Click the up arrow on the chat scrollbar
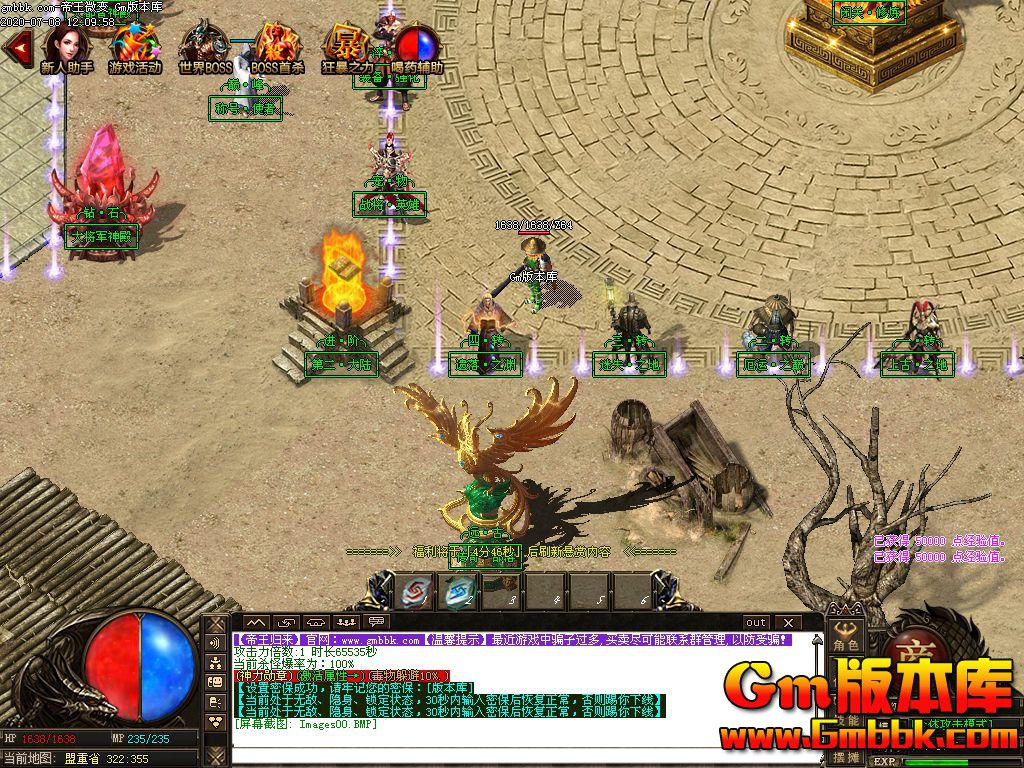 pyautogui.click(x=816, y=642)
